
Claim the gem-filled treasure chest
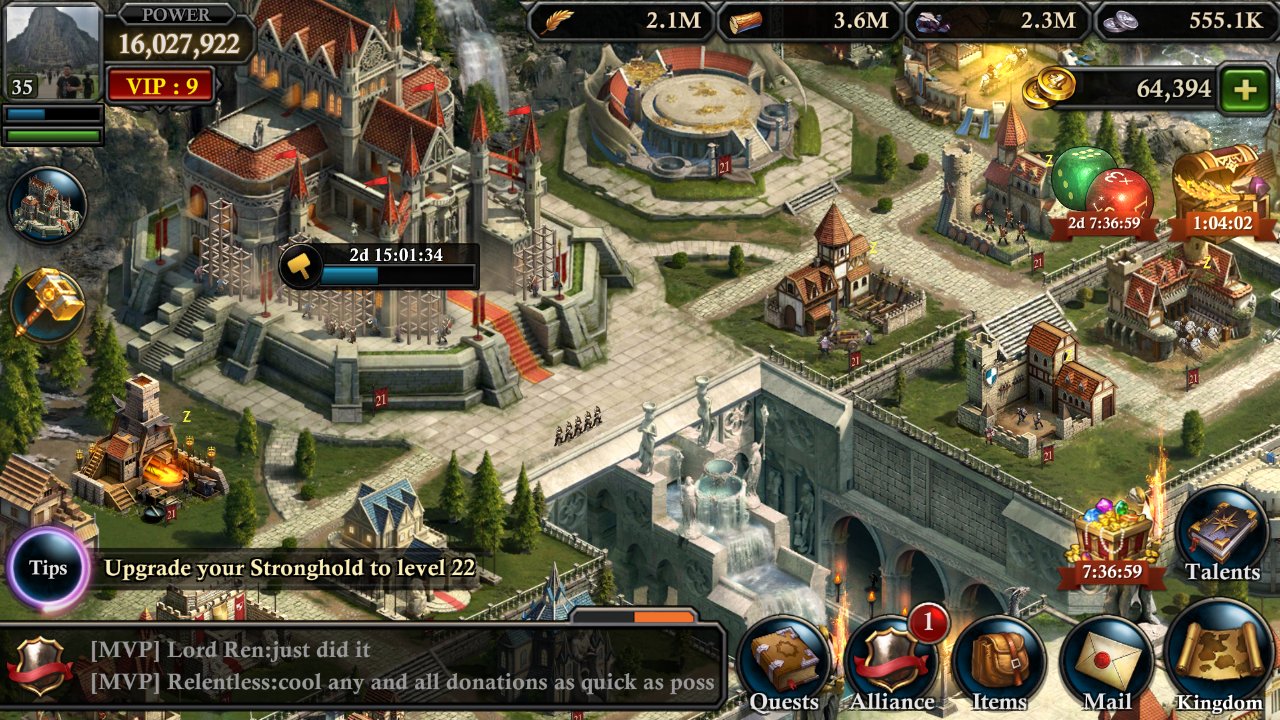[x=1112, y=535]
